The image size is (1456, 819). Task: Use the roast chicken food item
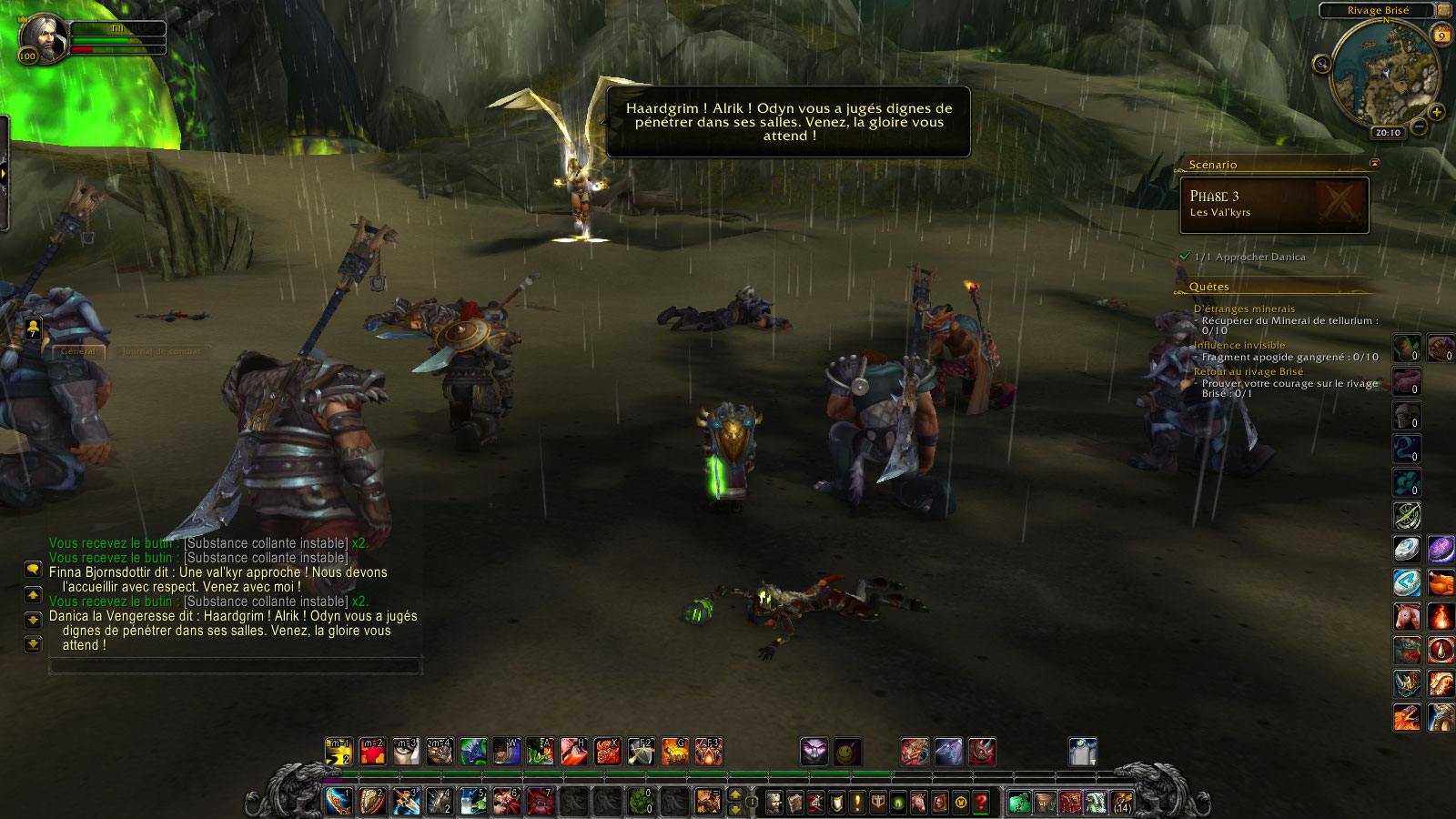(1441, 582)
